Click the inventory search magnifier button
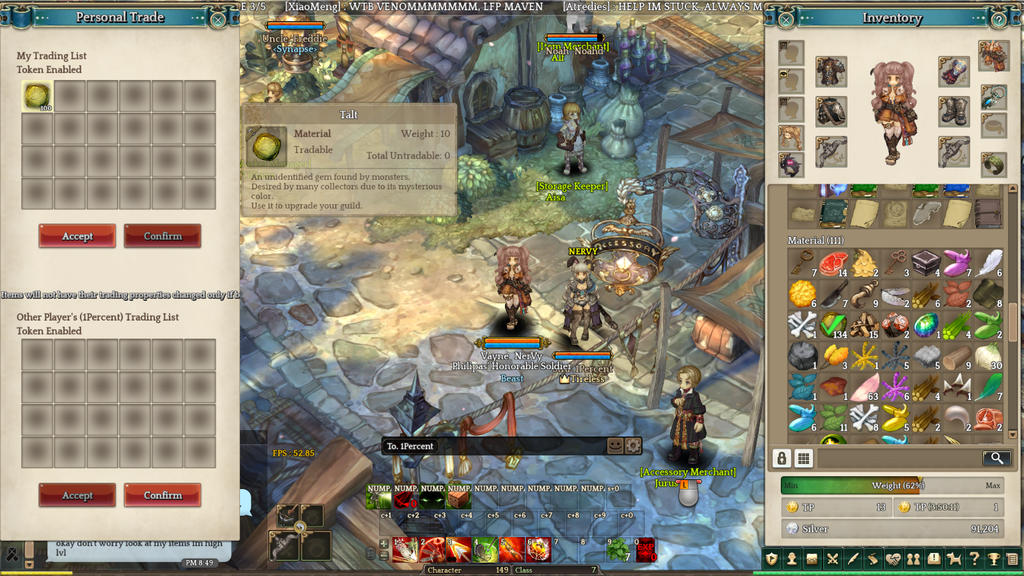 (995, 458)
